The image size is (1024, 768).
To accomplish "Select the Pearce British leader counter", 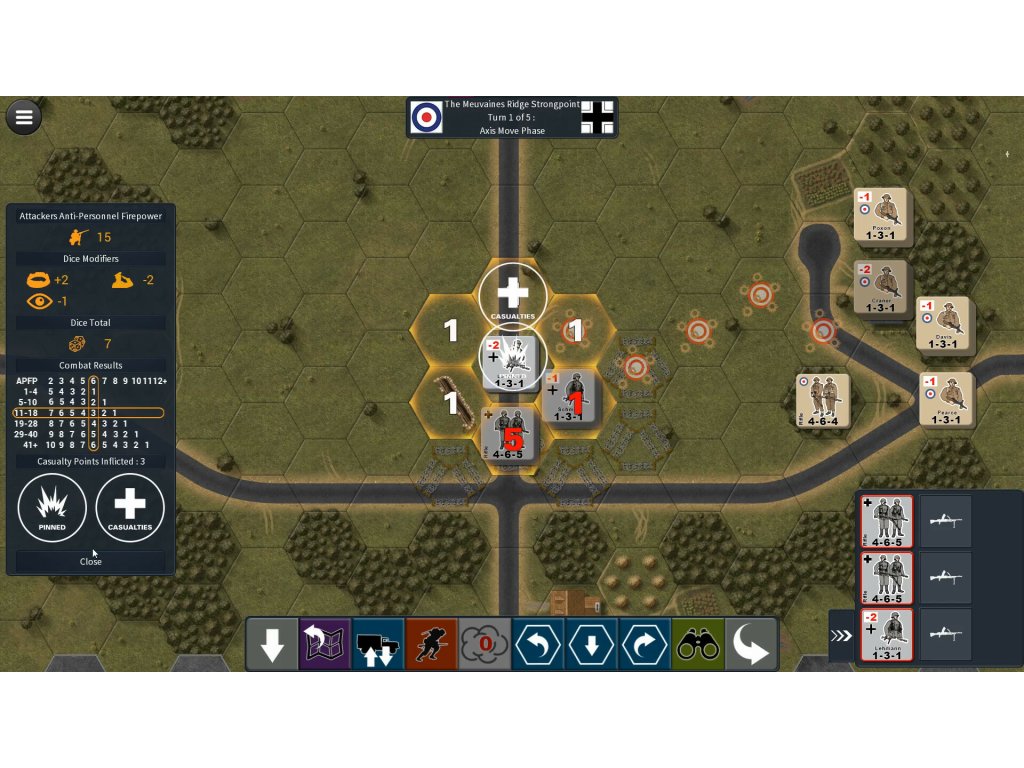I will point(945,399).
